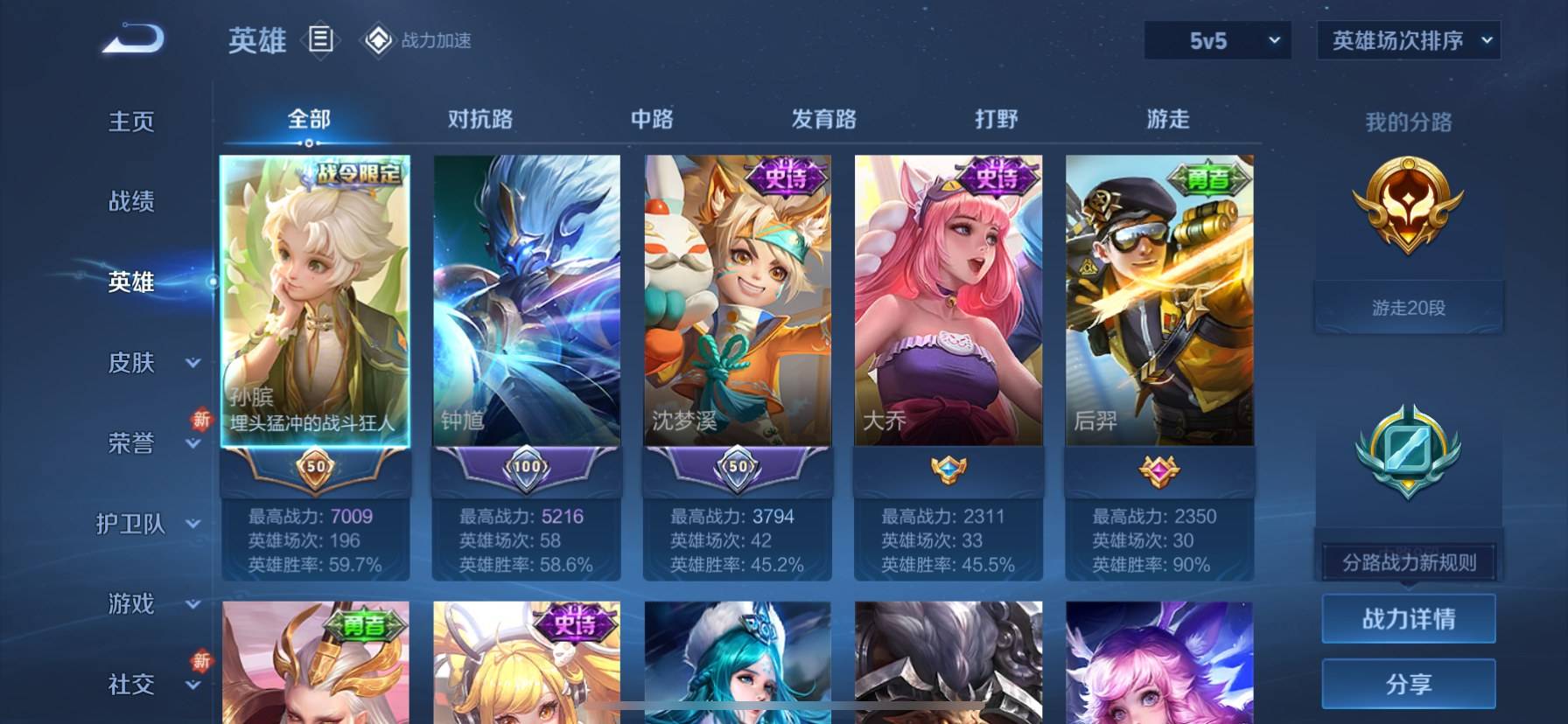Choose the 大乔 hero card
The width and height of the screenshot is (1568, 724).
coord(948,302)
